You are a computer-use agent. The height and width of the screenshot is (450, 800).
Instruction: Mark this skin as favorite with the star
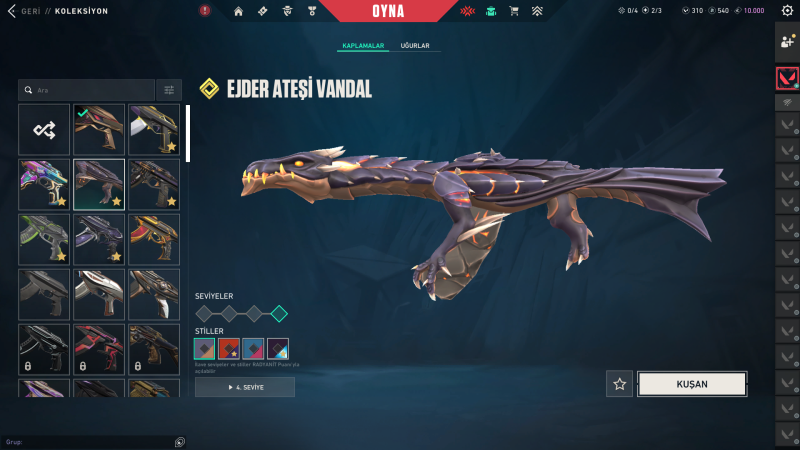click(620, 383)
